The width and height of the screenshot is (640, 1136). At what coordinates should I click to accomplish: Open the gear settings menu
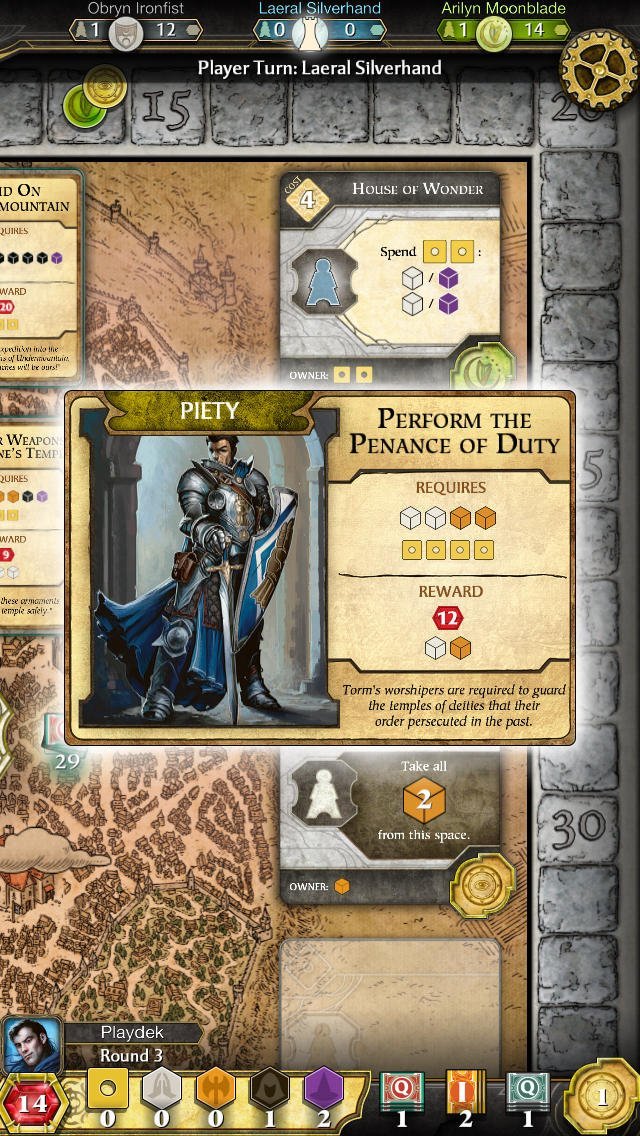(x=598, y=67)
